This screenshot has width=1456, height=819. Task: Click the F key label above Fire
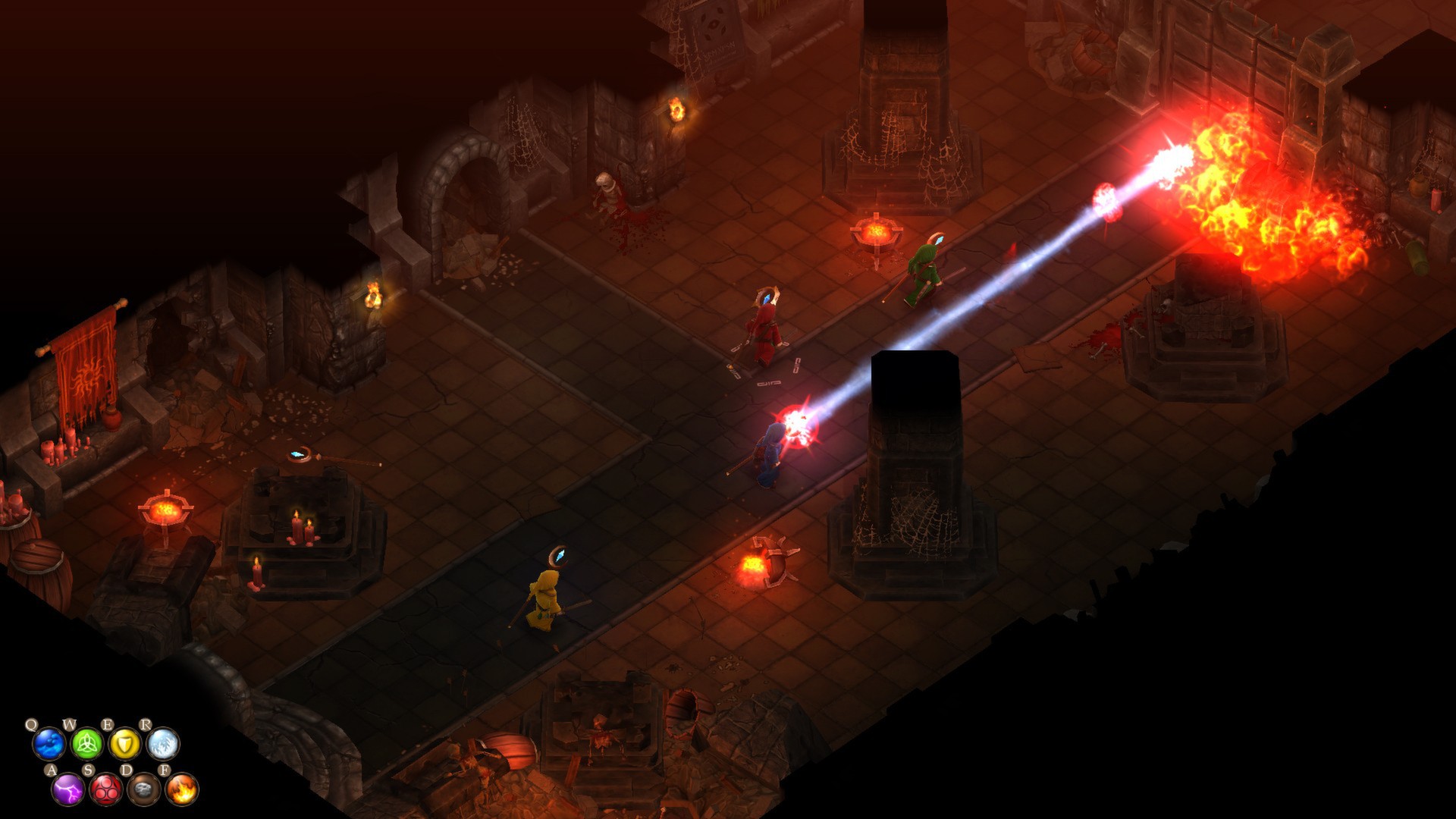(x=165, y=770)
